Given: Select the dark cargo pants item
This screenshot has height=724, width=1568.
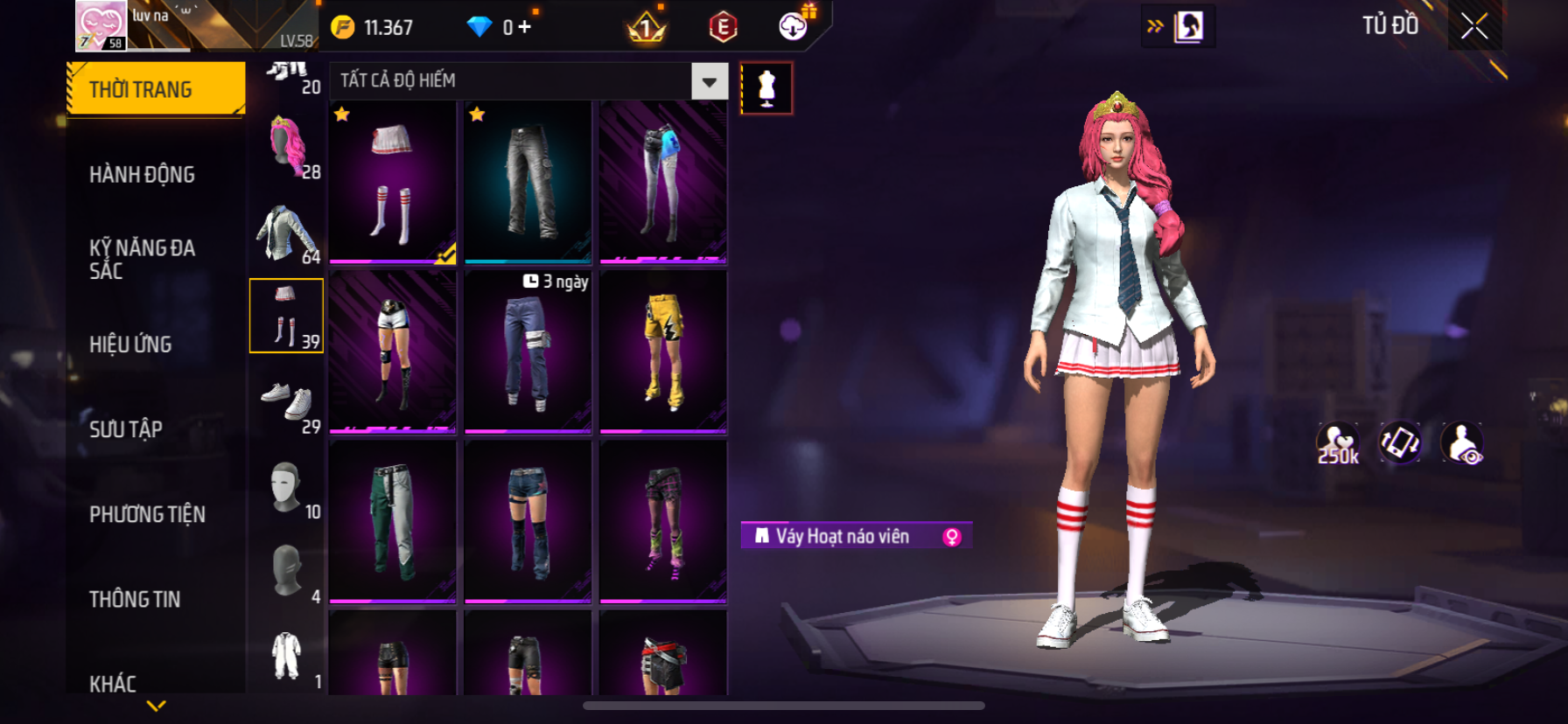Looking at the screenshot, I should click(528, 182).
